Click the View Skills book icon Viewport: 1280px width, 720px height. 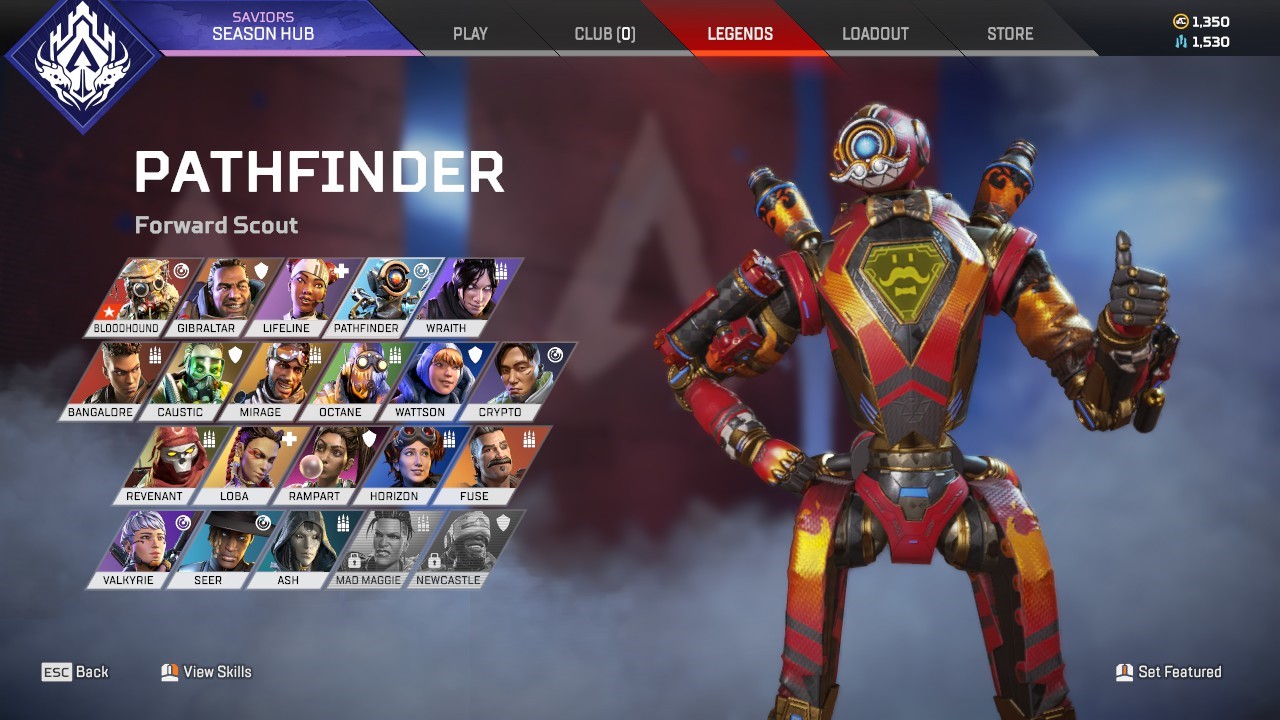[168, 671]
